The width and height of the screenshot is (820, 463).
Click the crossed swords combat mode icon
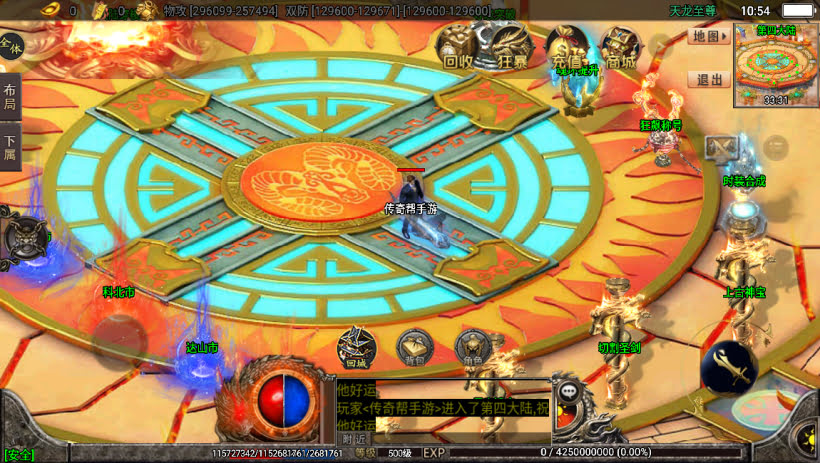click(x=721, y=147)
